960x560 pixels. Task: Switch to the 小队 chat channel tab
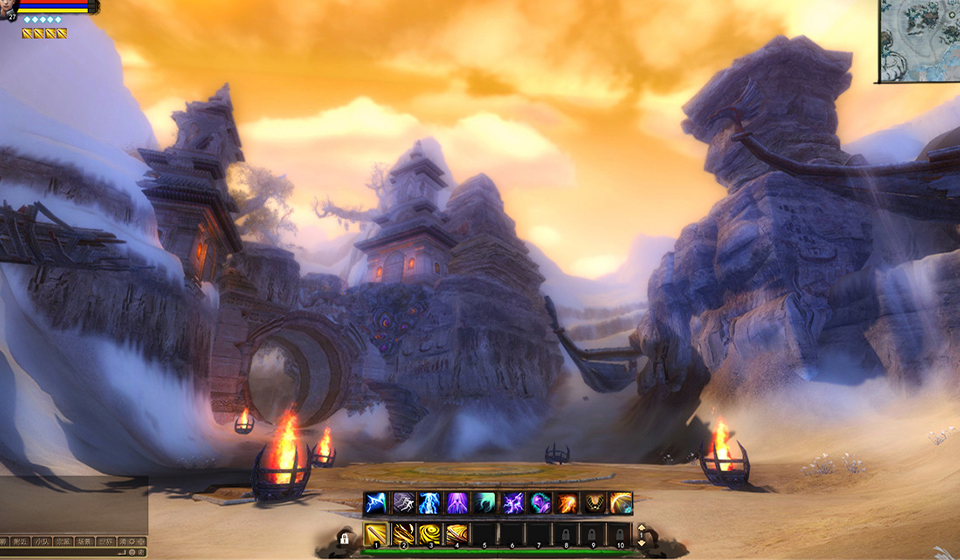point(41,541)
